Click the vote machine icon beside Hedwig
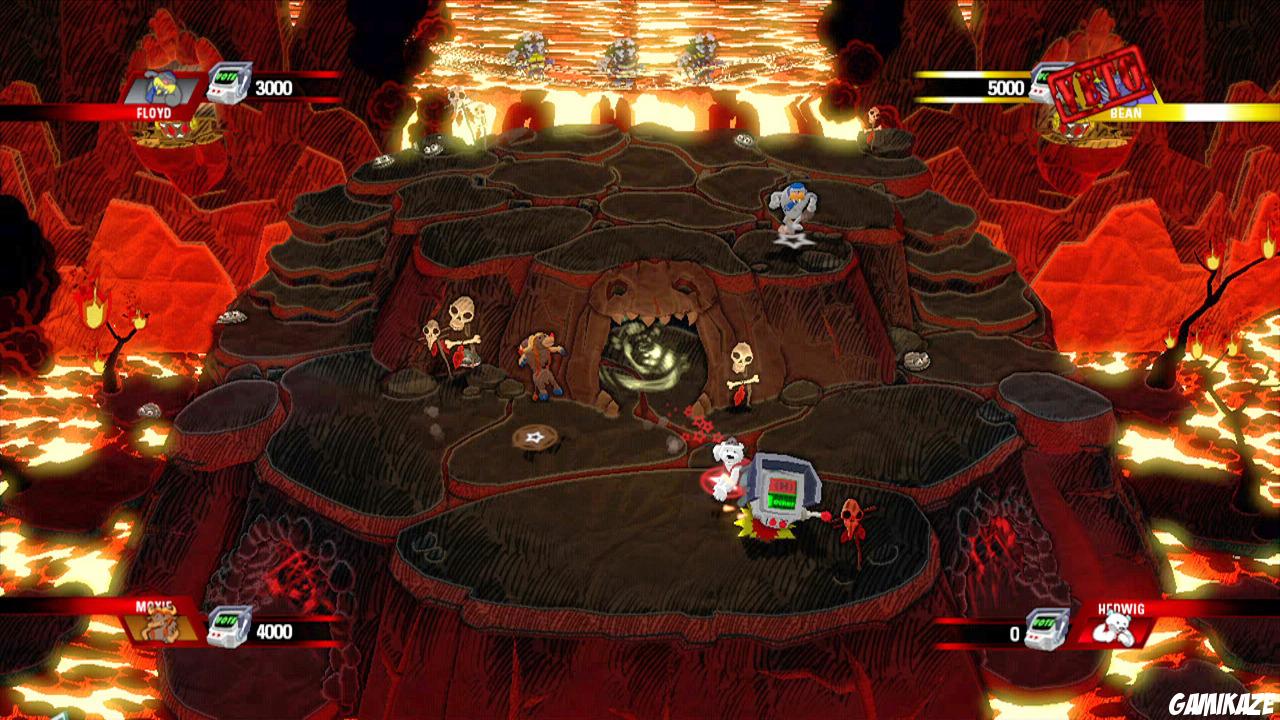 coord(1046,628)
